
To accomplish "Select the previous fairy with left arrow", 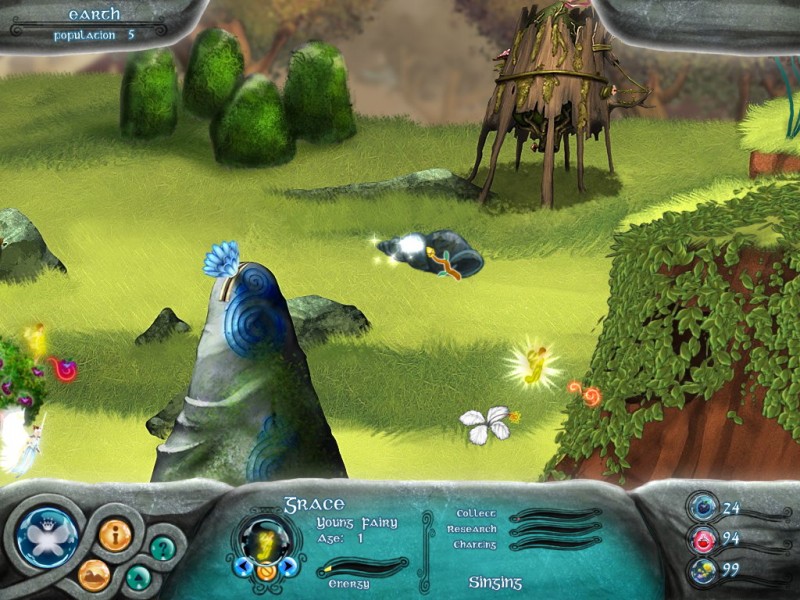I will [241, 567].
